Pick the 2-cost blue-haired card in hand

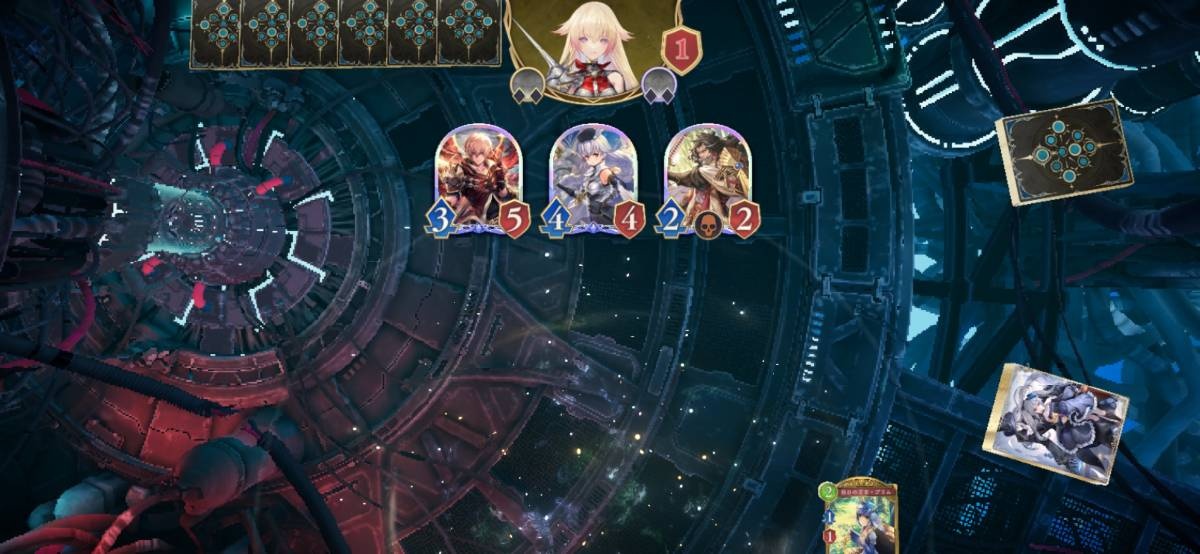tap(858, 519)
